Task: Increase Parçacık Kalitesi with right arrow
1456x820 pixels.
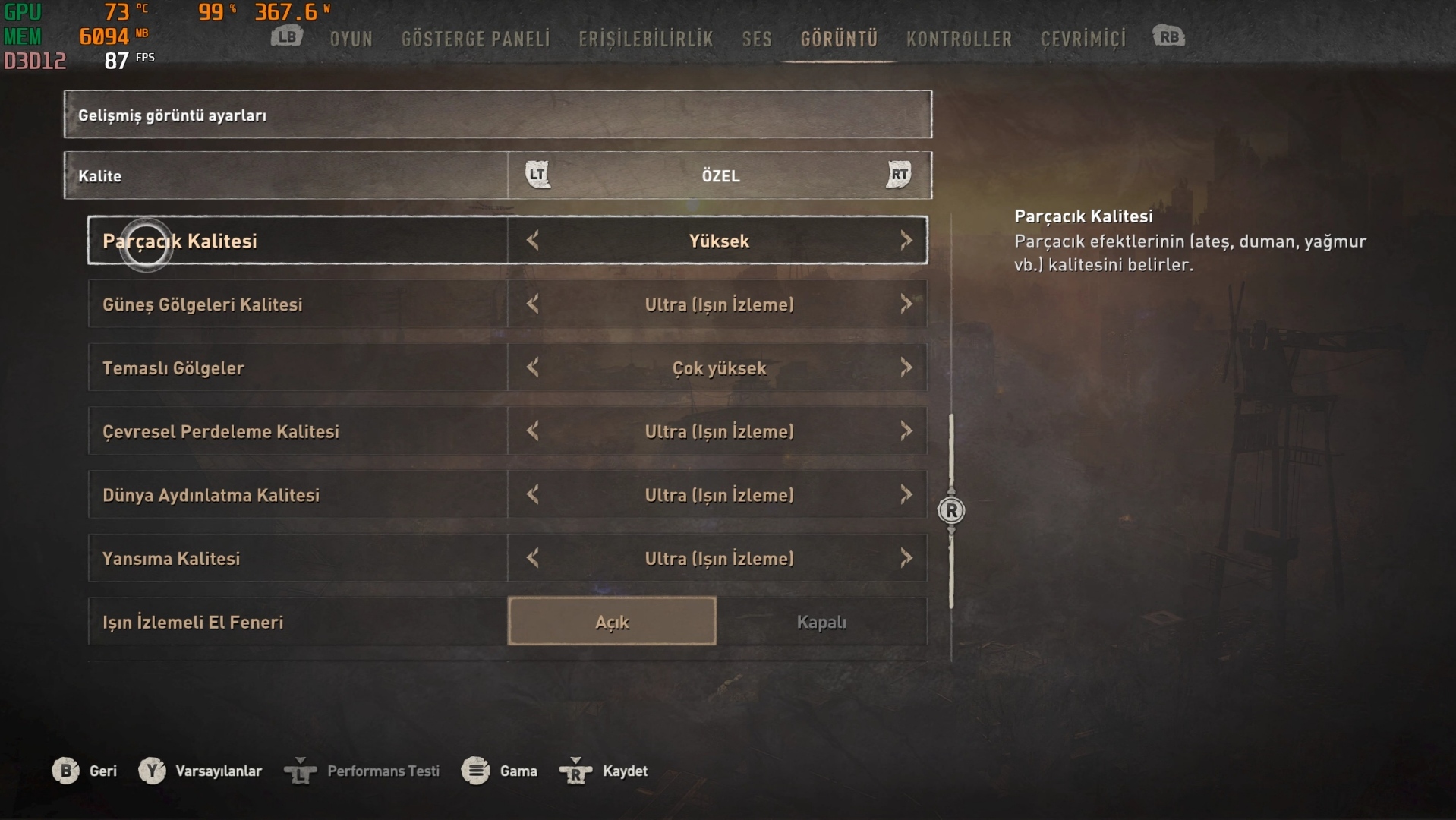Action: pos(906,241)
